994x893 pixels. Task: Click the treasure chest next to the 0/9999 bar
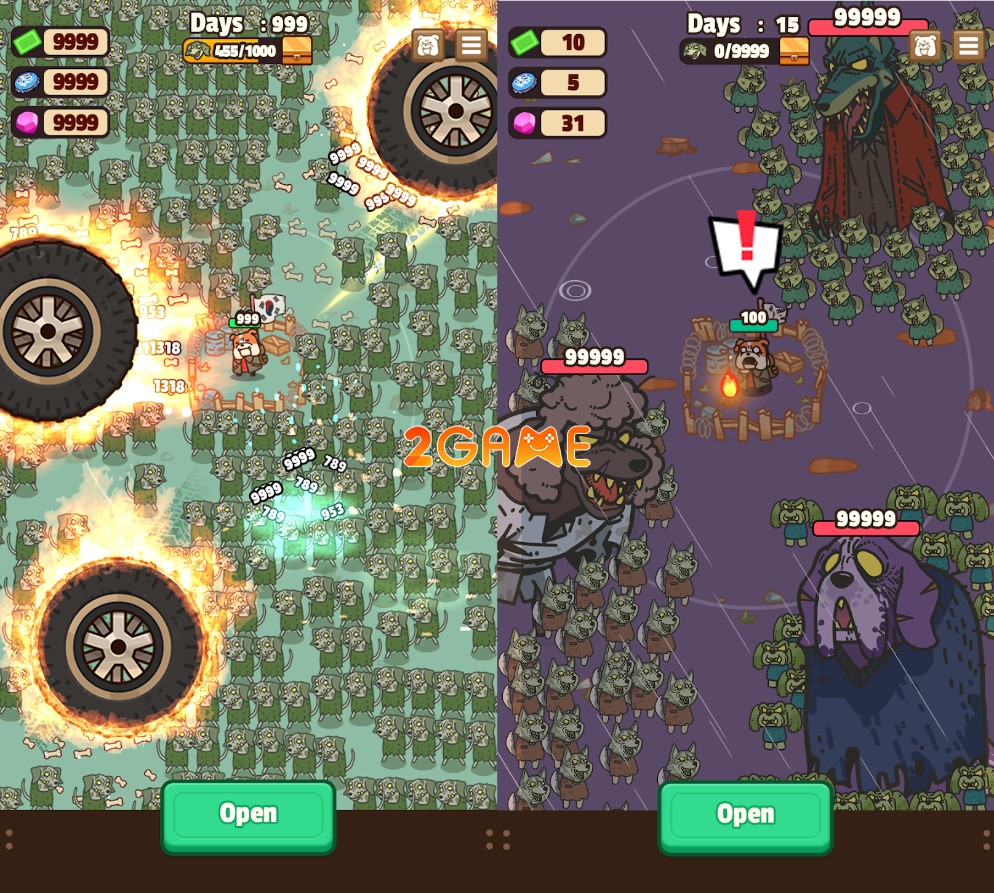point(794,50)
